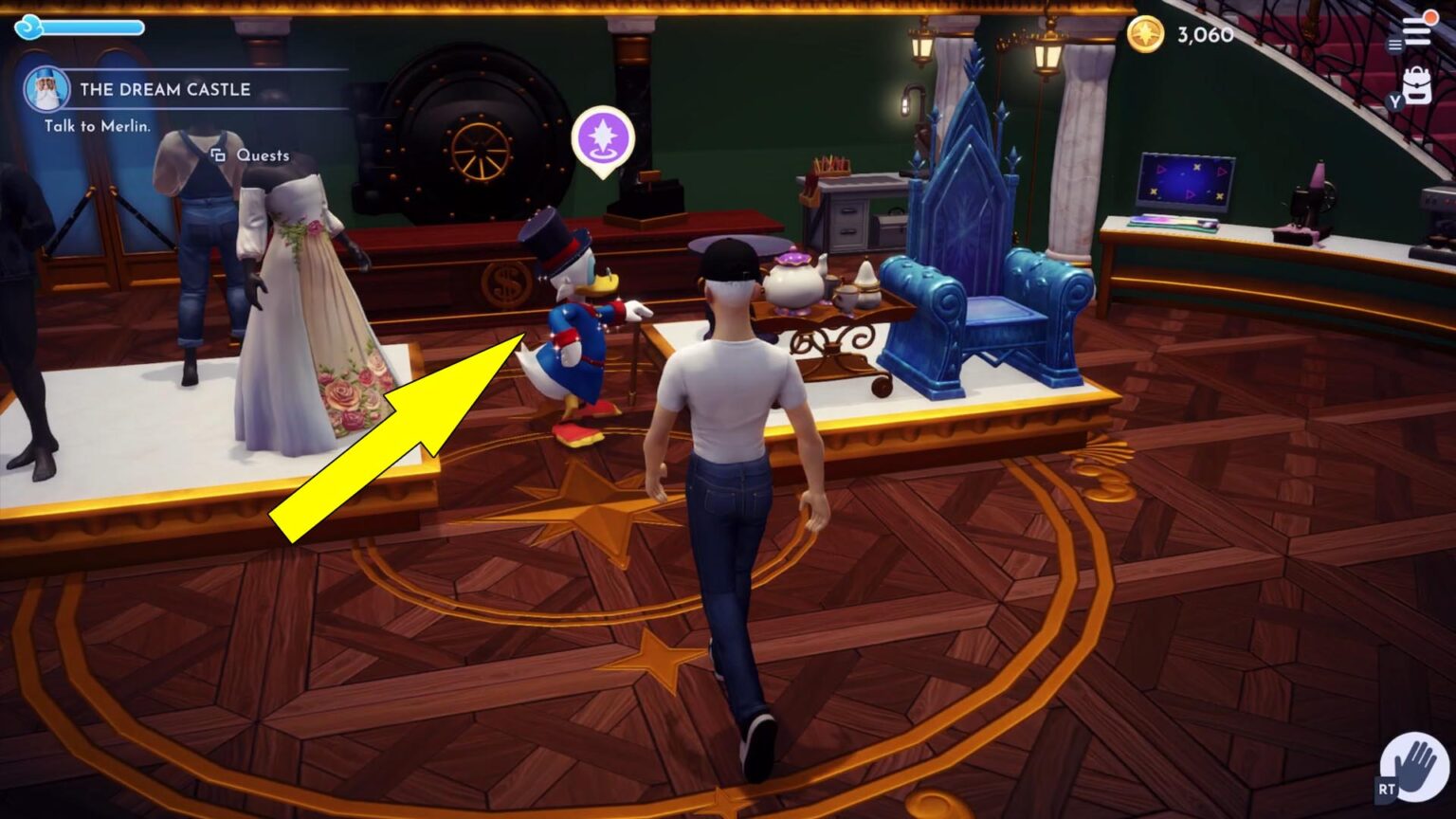This screenshot has height=819, width=1456.
Task: Select the Dream Castle quest tracker
Action: click(x=165, y=90)
